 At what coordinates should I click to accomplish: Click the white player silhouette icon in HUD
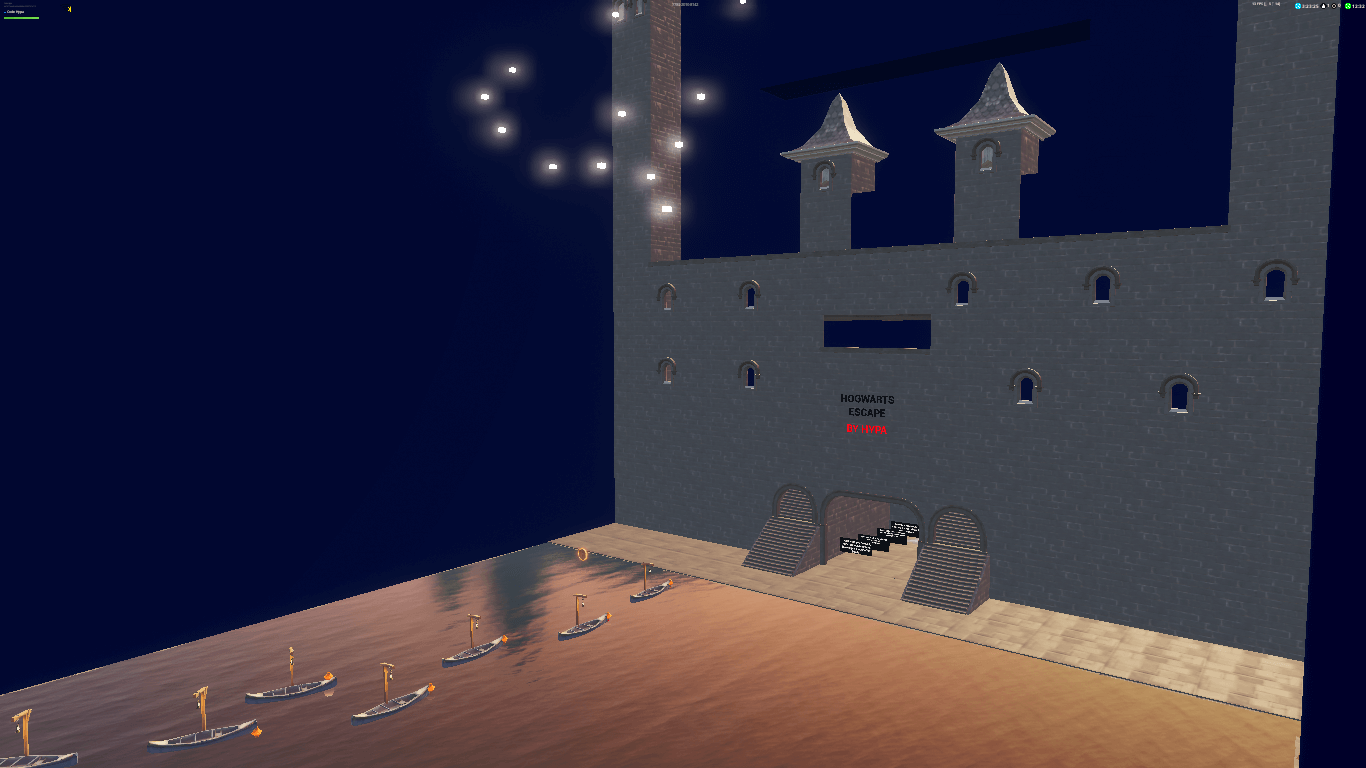tap(1323, 6)
